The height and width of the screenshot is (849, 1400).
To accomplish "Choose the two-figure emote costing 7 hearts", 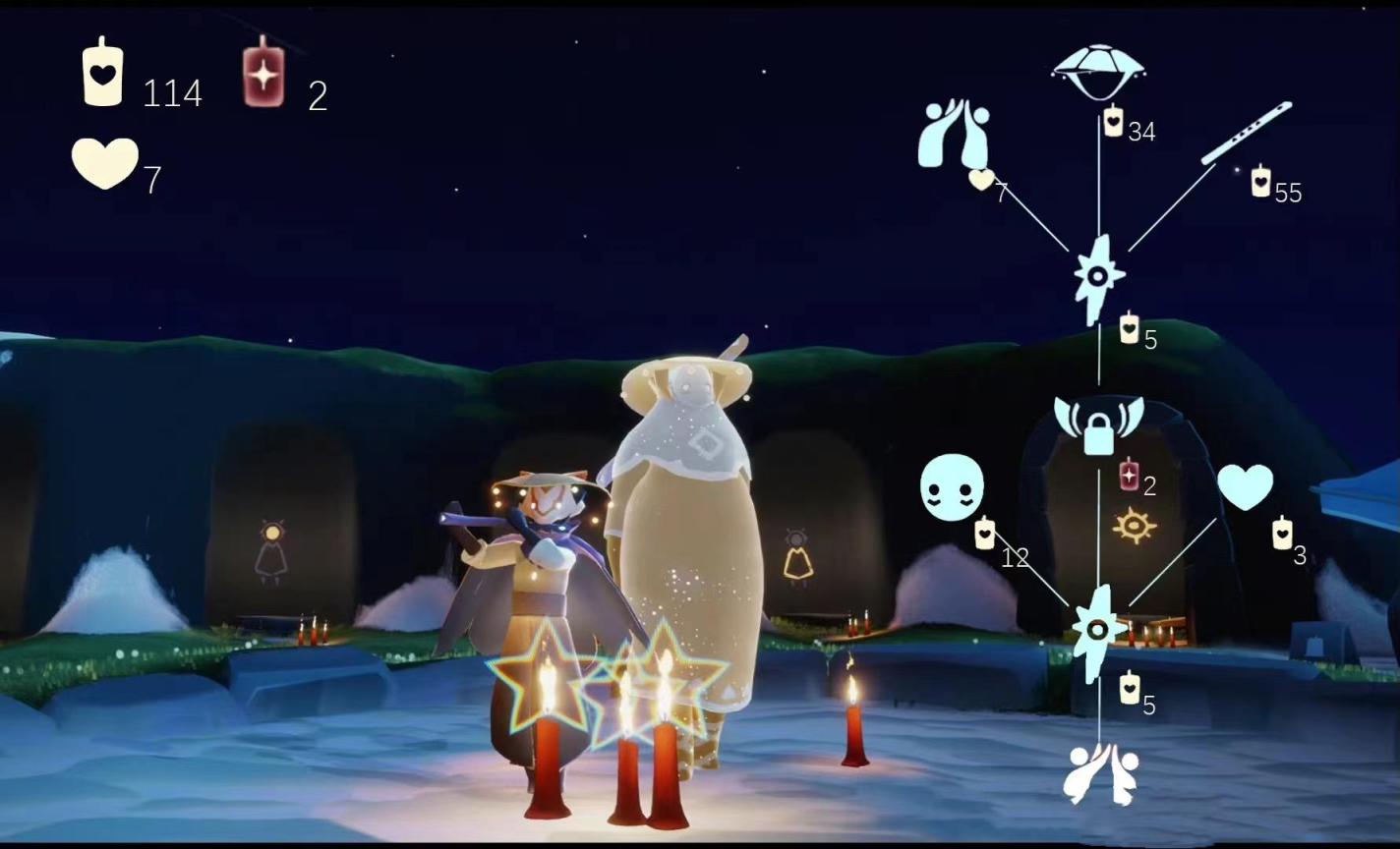I will pos(953,134).
